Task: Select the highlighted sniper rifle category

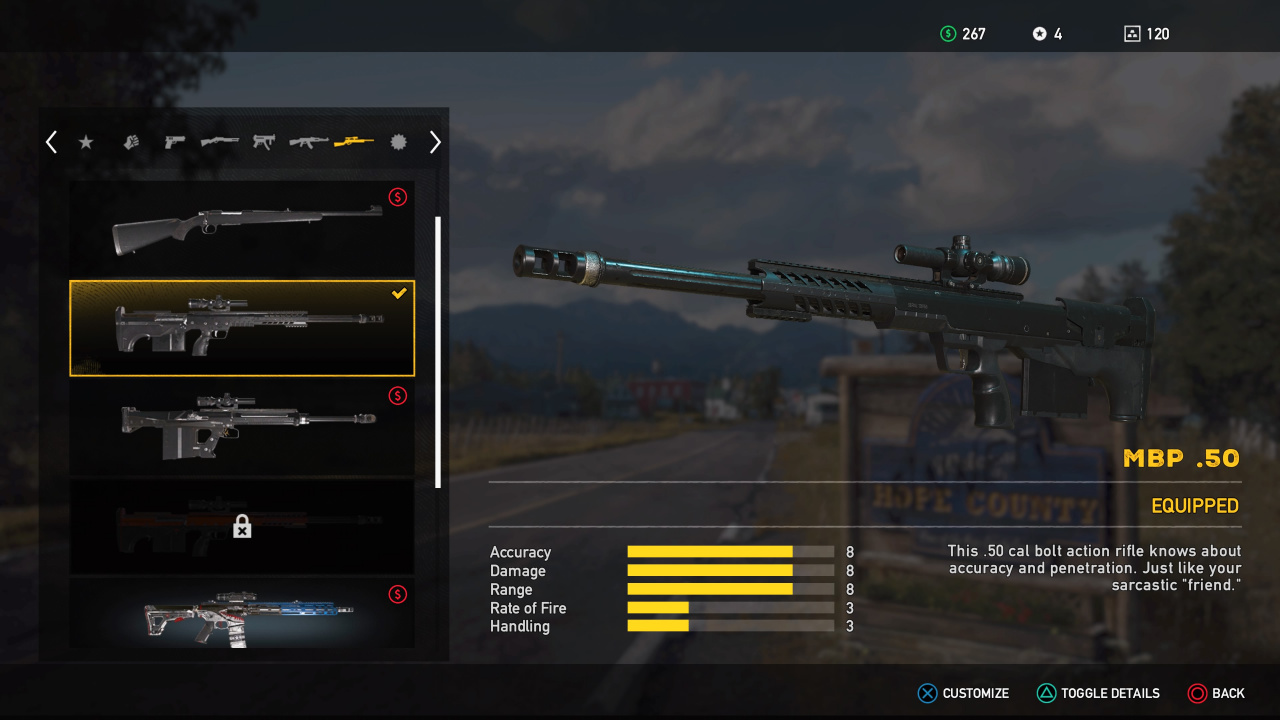Action: coord(354,142)
